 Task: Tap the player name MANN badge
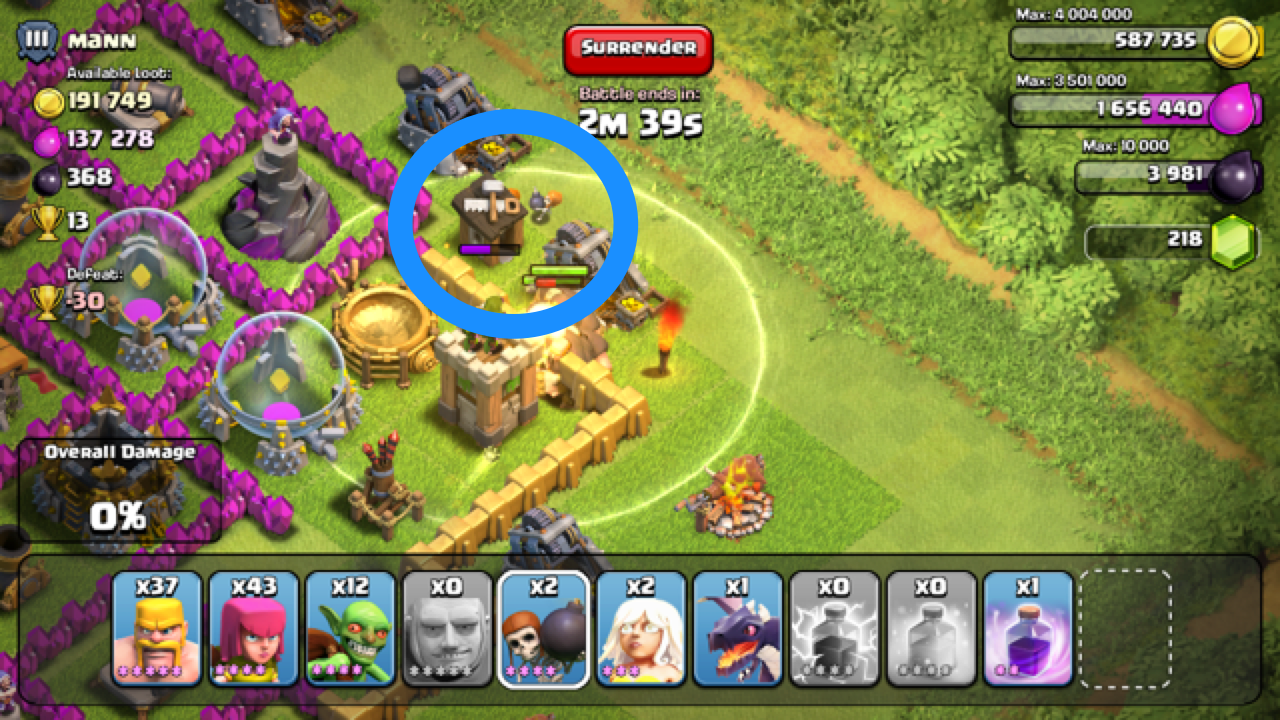pyautogui.click(x=70, y=40)
